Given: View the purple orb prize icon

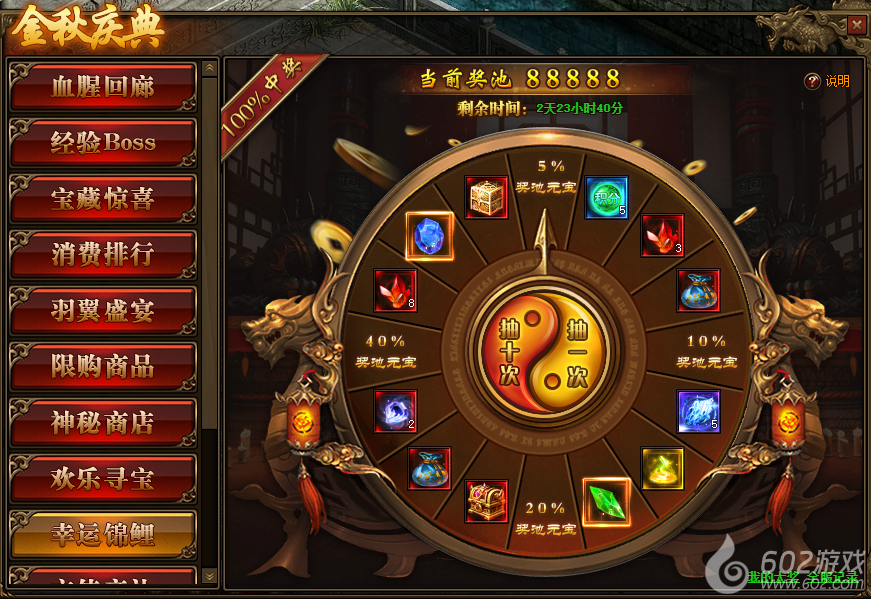Looking at the screenshot, I should (x=395, y=411).
